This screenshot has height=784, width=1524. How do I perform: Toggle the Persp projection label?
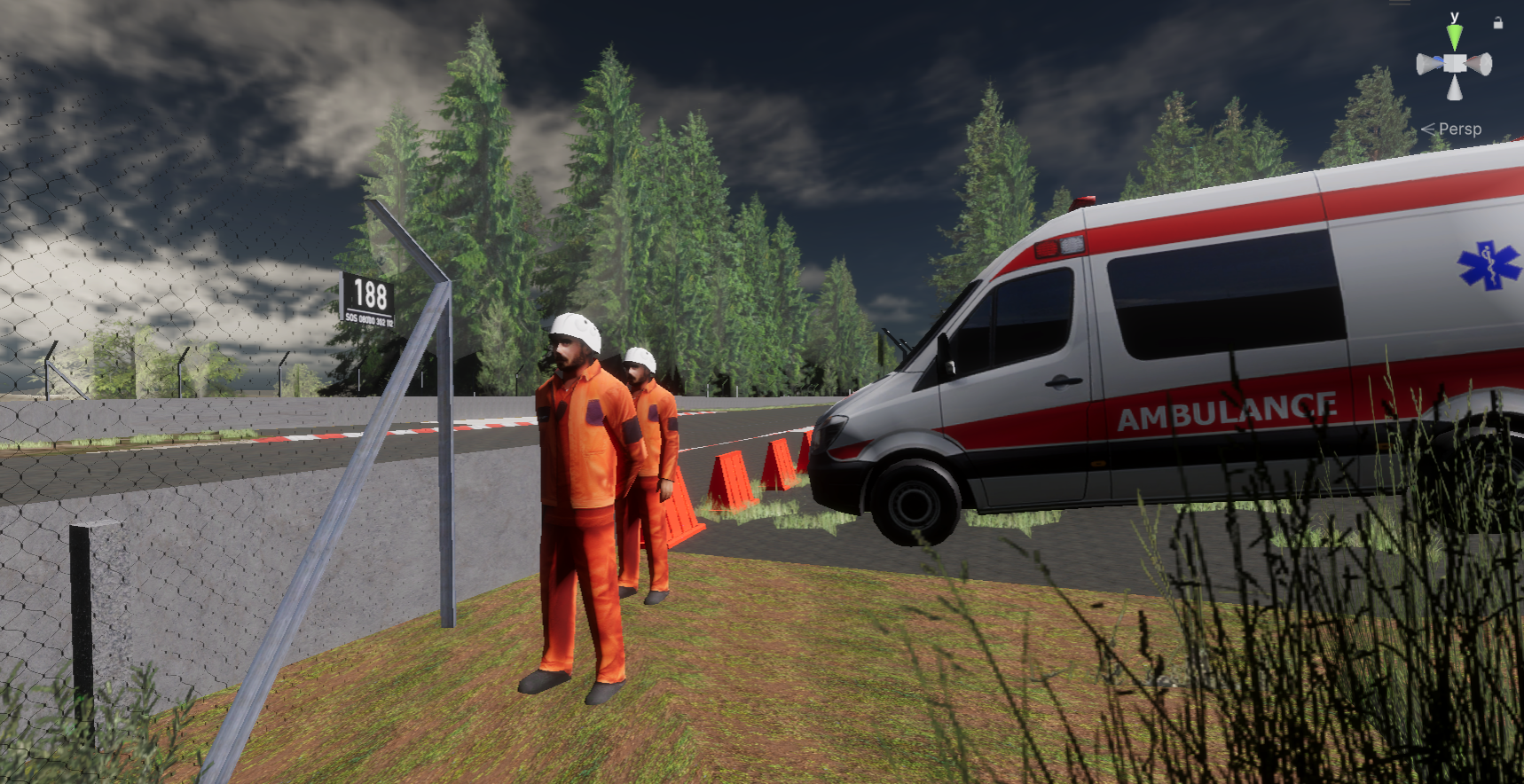tap(1458, 129)
